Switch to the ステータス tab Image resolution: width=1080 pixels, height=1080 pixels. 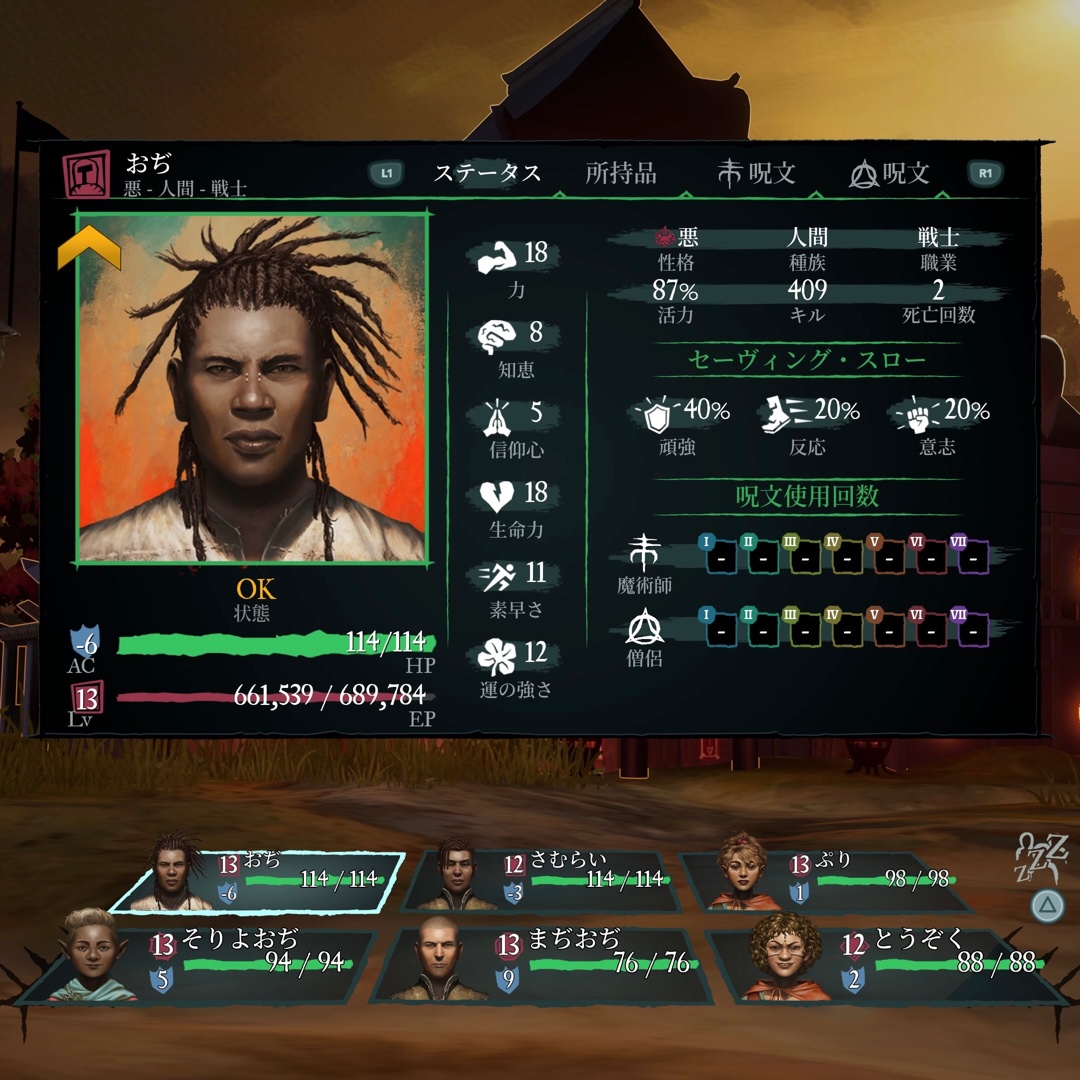[x=487, y=173]
